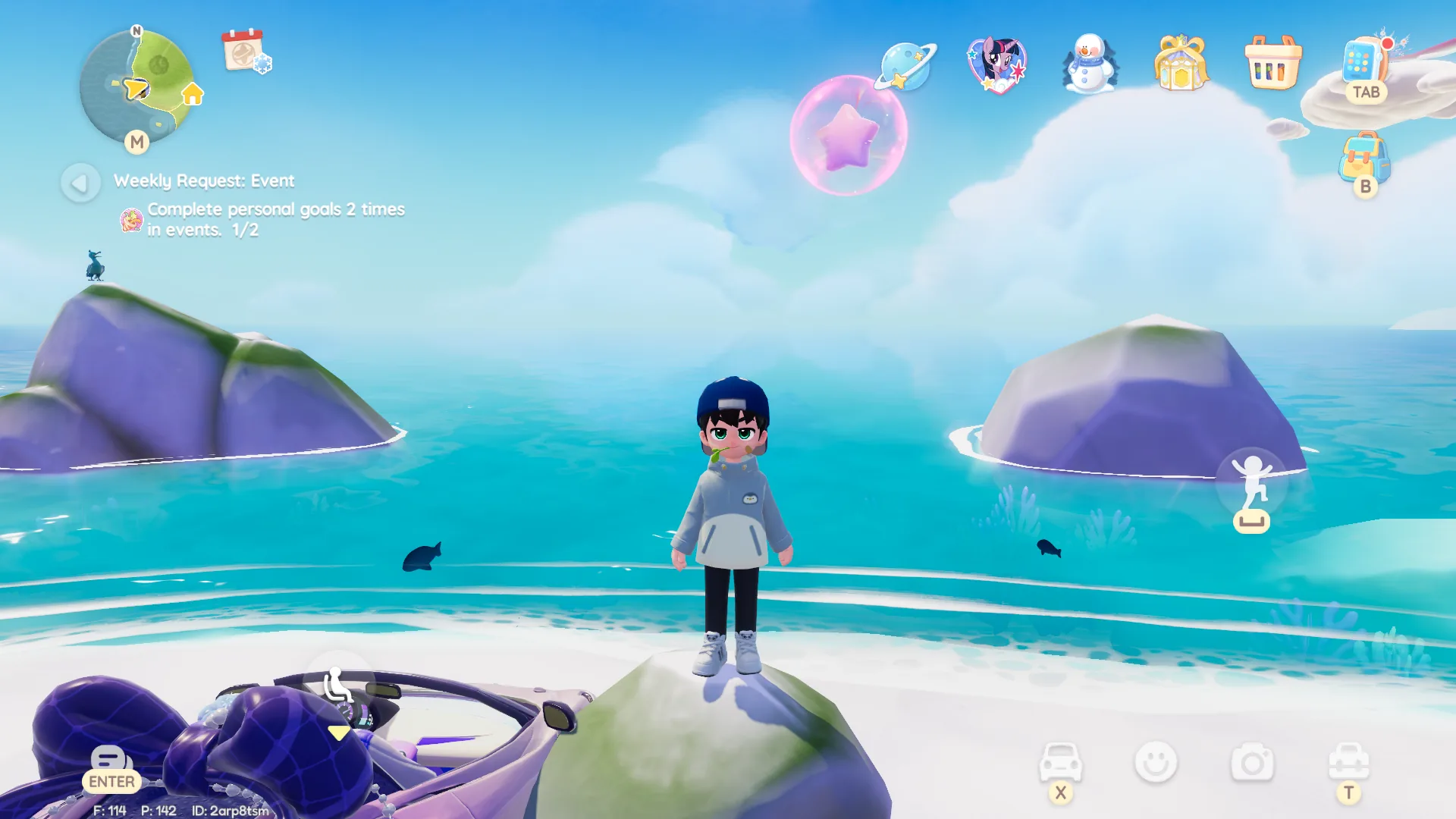This screenshot has height=819, width=1456.
Task: Click the furniture icon at bottom right
Action: (1348, 761)
